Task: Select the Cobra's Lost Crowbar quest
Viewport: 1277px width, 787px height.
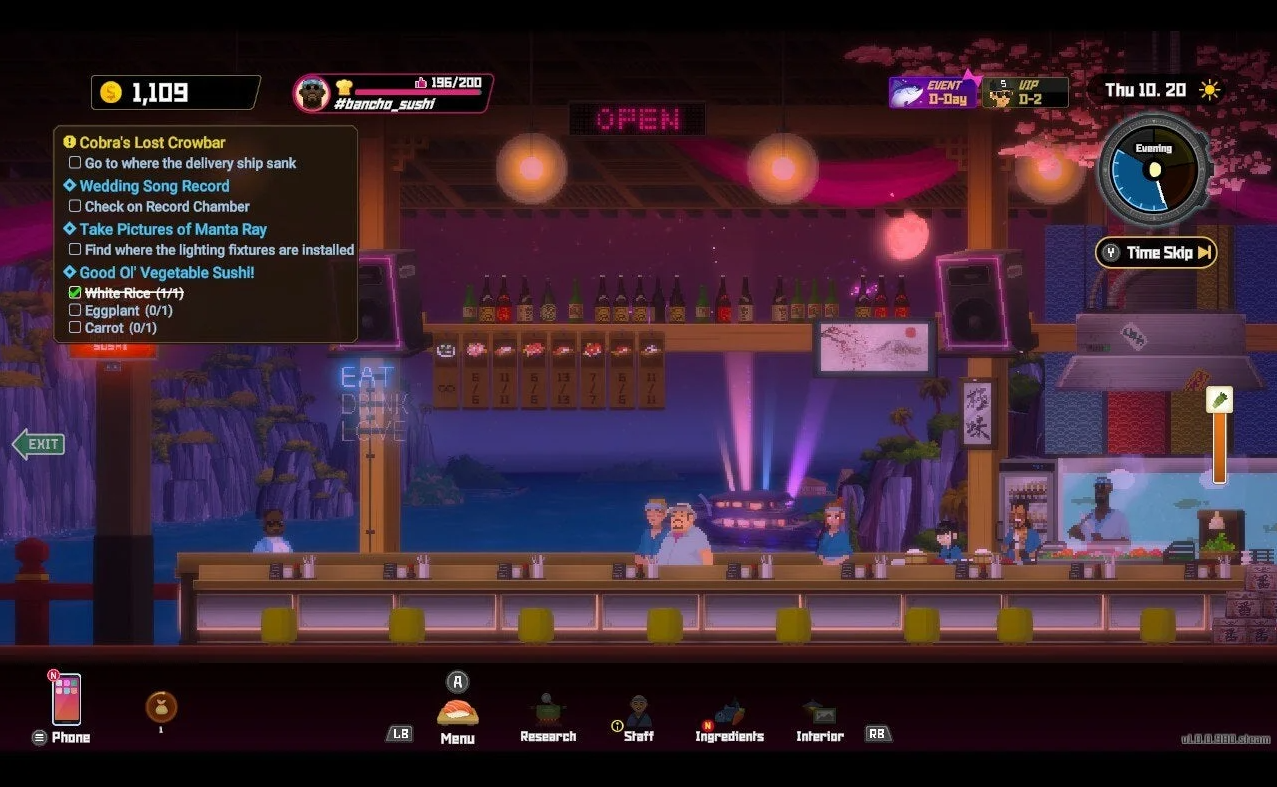Action: [152, 143]
